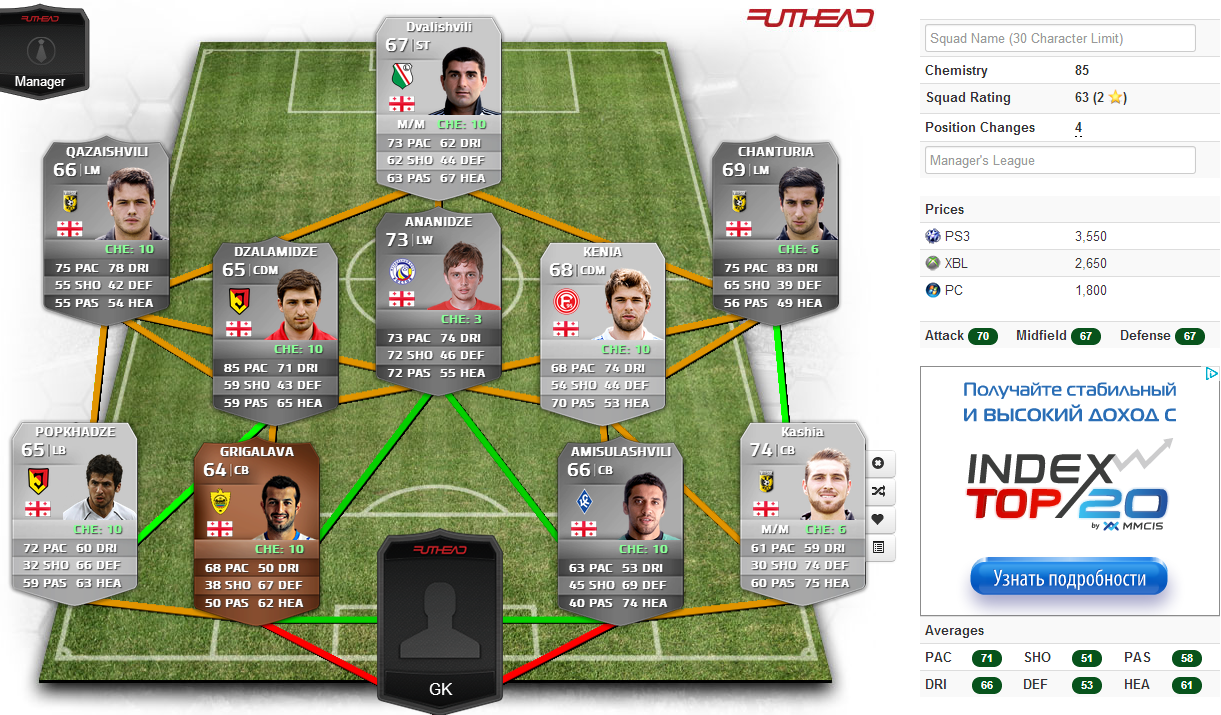Click the blue ad button under Index Top 20

[1068, 578]
